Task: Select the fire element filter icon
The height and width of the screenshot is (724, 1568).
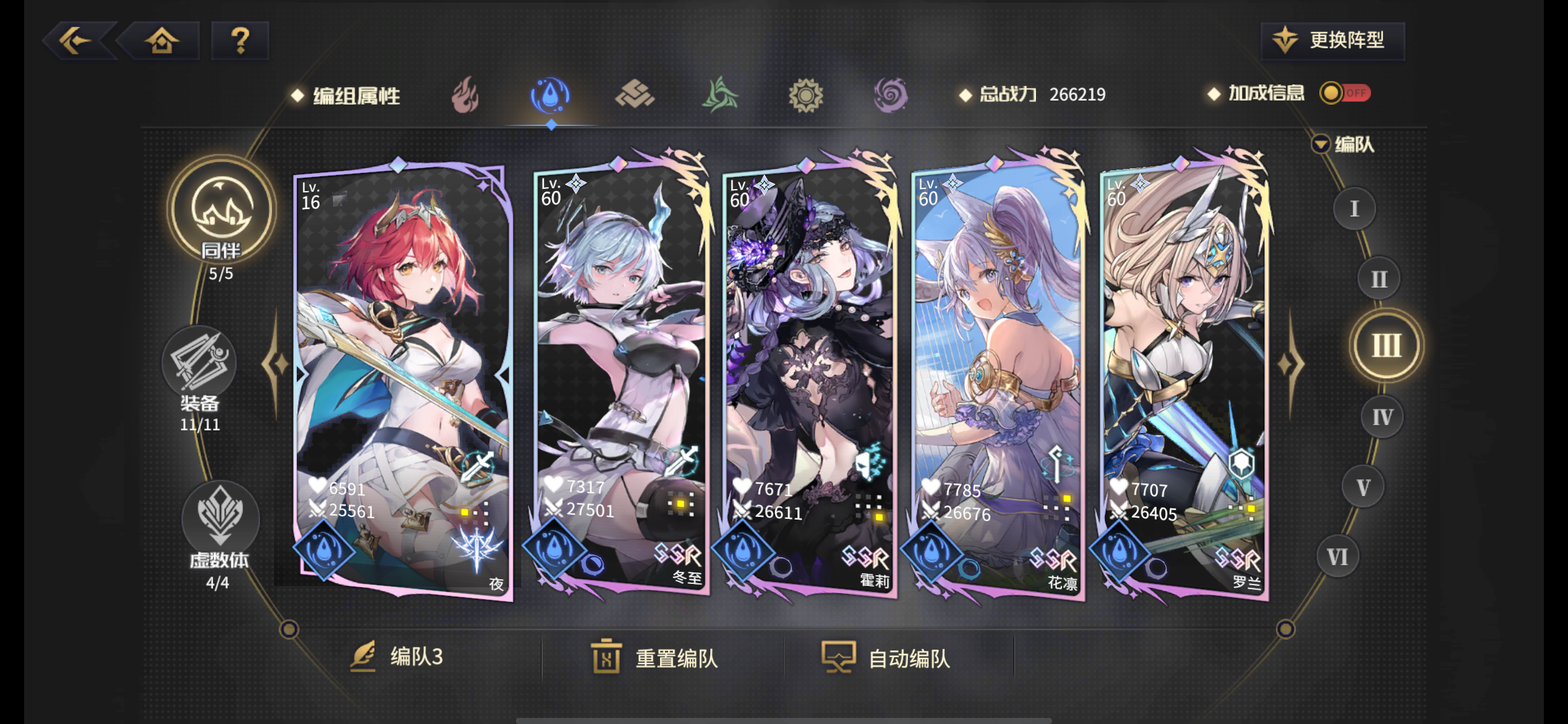Action: coord(464,95)
